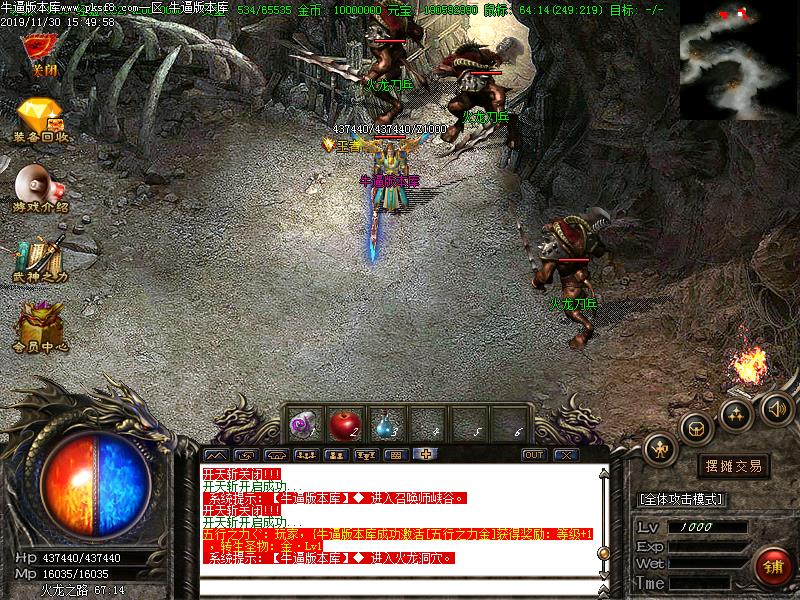Click the X button above the chat

(x=566, y=455)
